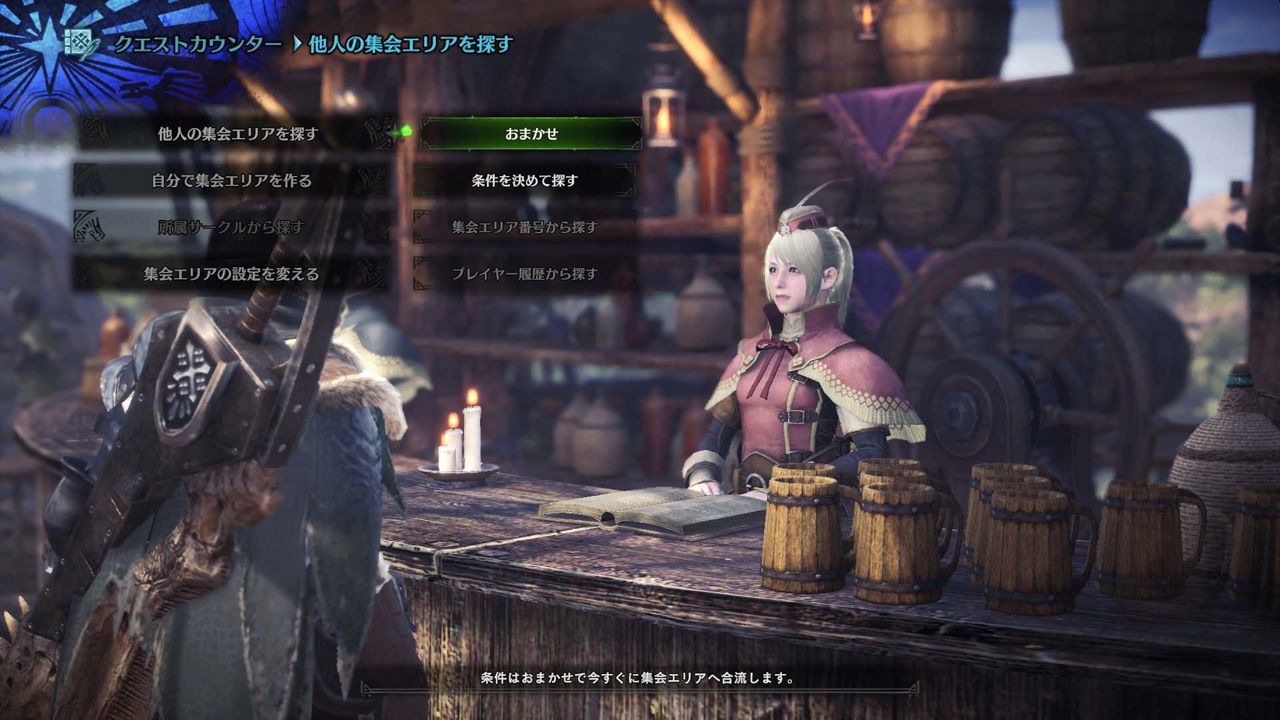Viewport: 1280px width, 720px height.
Task: Click the creature icon beside 所属サークルから探す
Action: (x=88, y=227)
